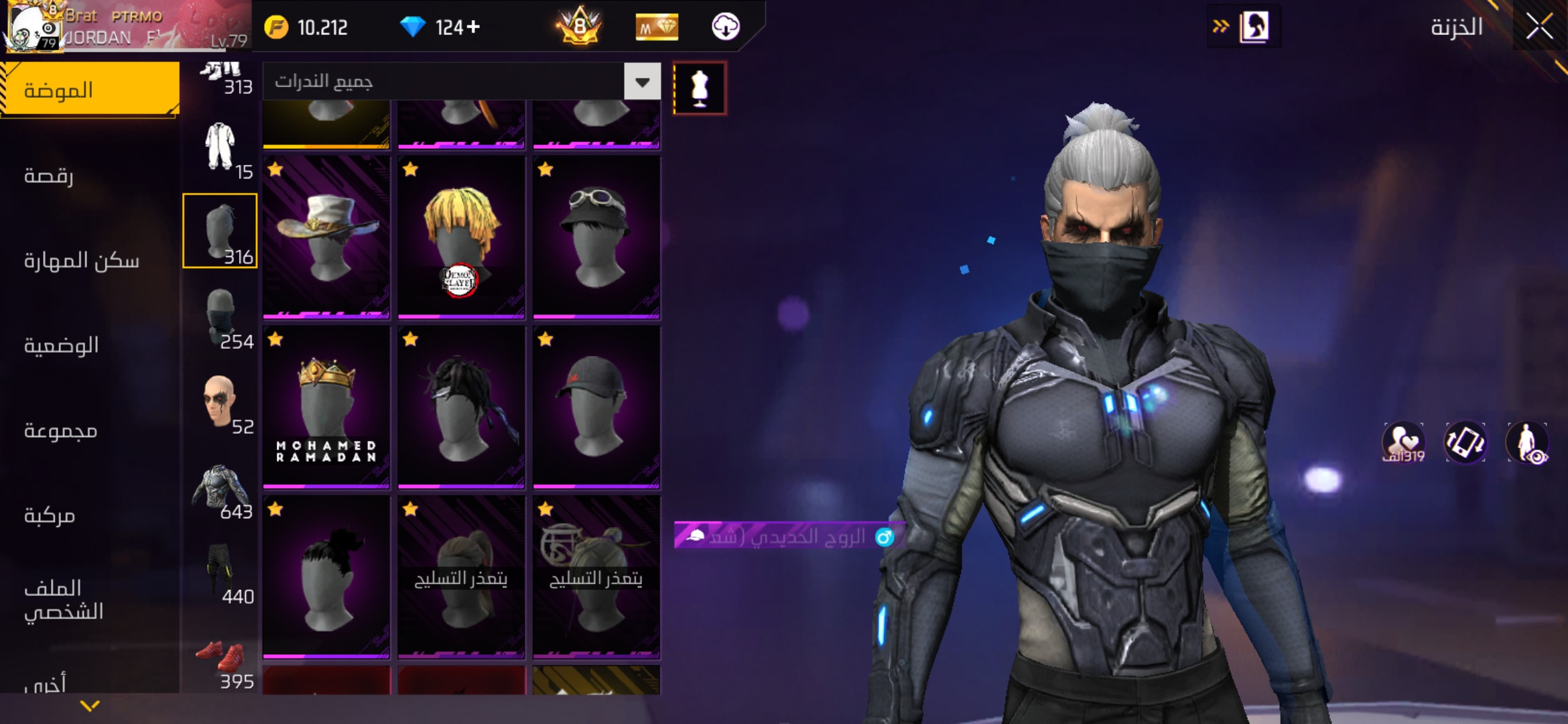Open the face mask category
The height and width of the screenshot is (724, 1568).
pyautogui.click(x=220, y=318)
